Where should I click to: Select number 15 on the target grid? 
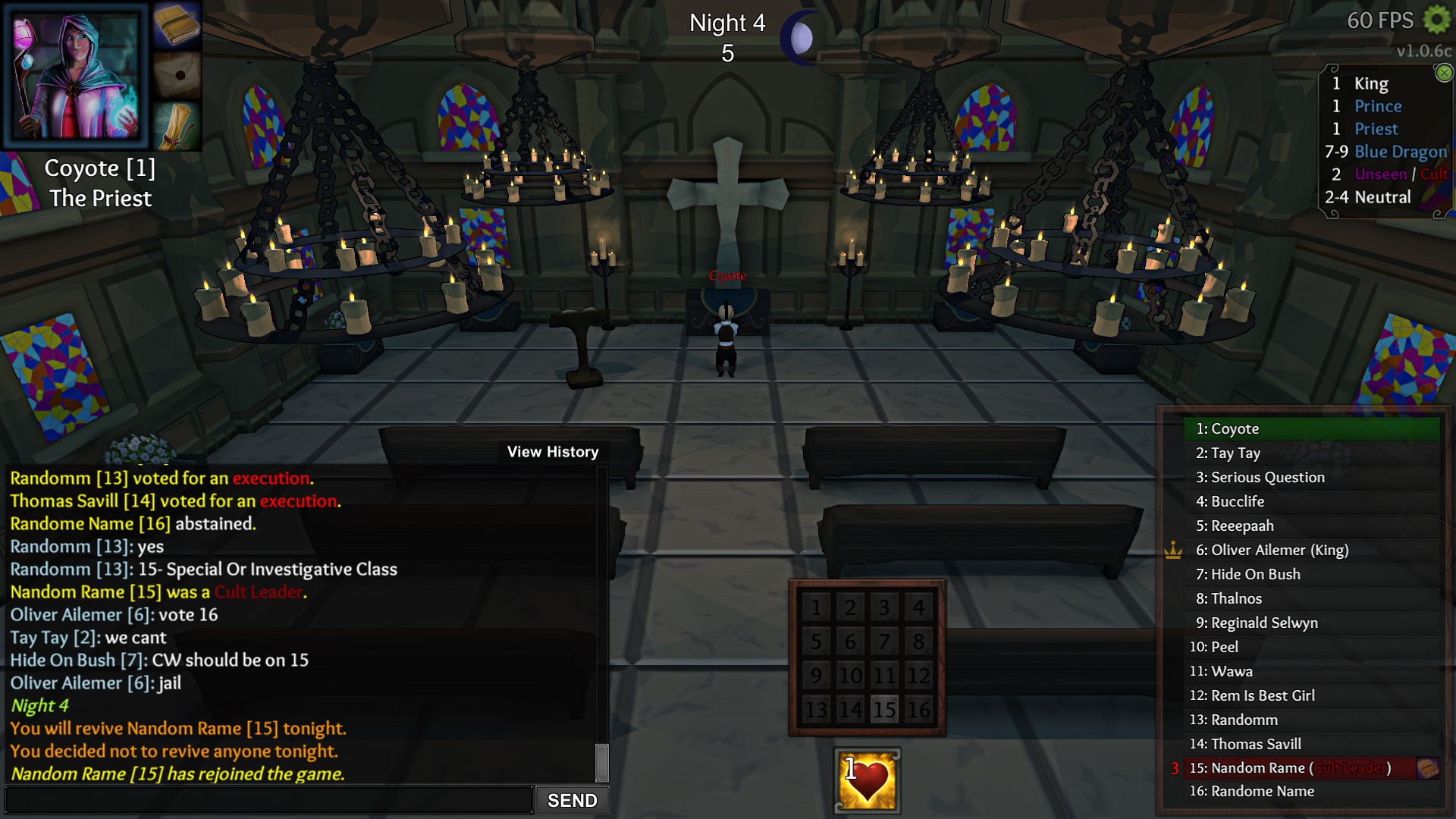pos(884,710)
